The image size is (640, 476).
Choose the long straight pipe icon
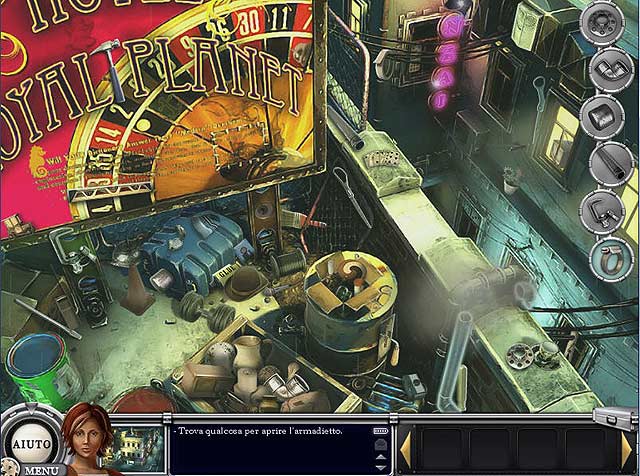pyautogui.click(x=604, y=162)
